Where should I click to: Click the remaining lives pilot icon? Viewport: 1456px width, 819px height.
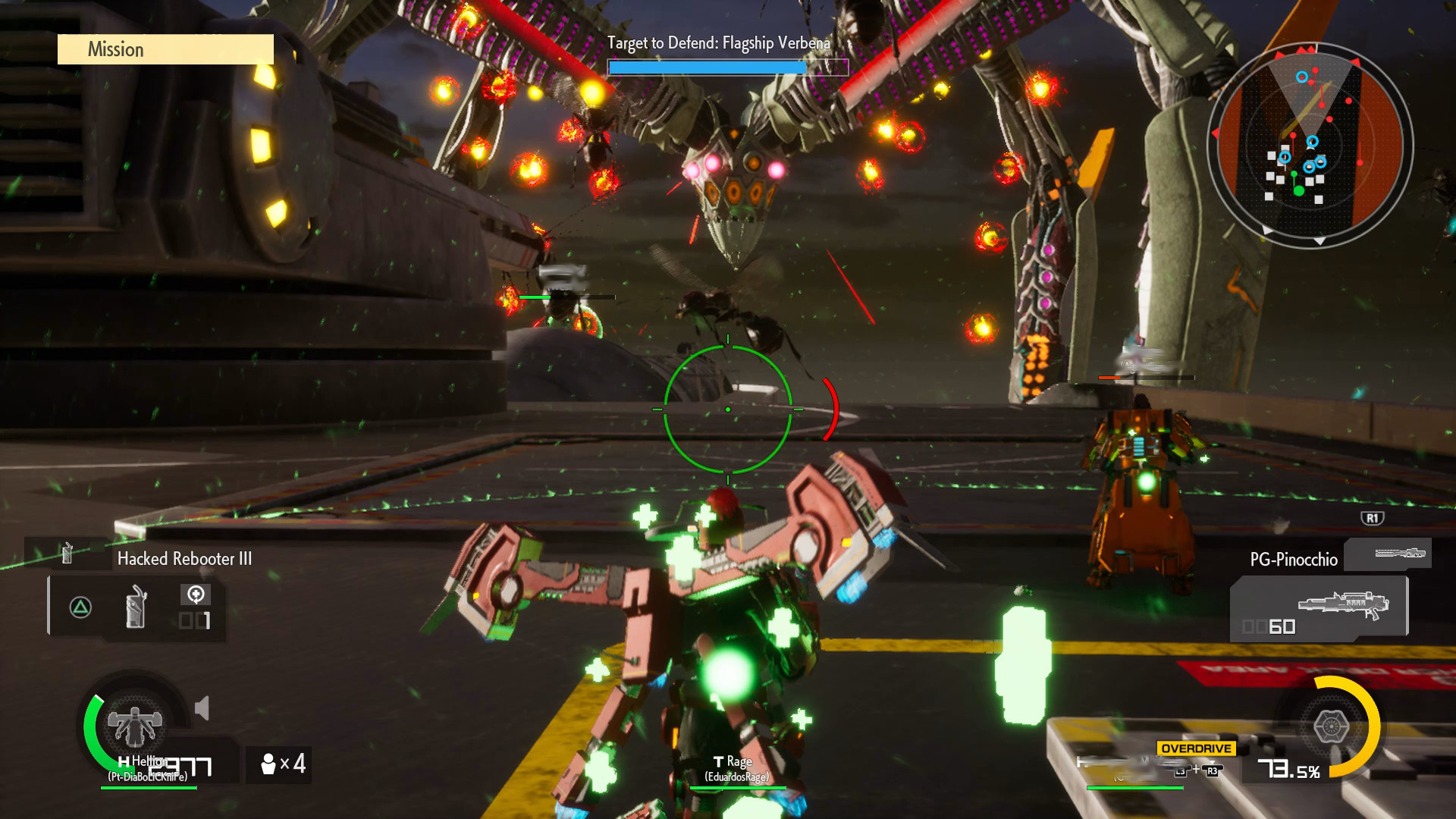268,764
